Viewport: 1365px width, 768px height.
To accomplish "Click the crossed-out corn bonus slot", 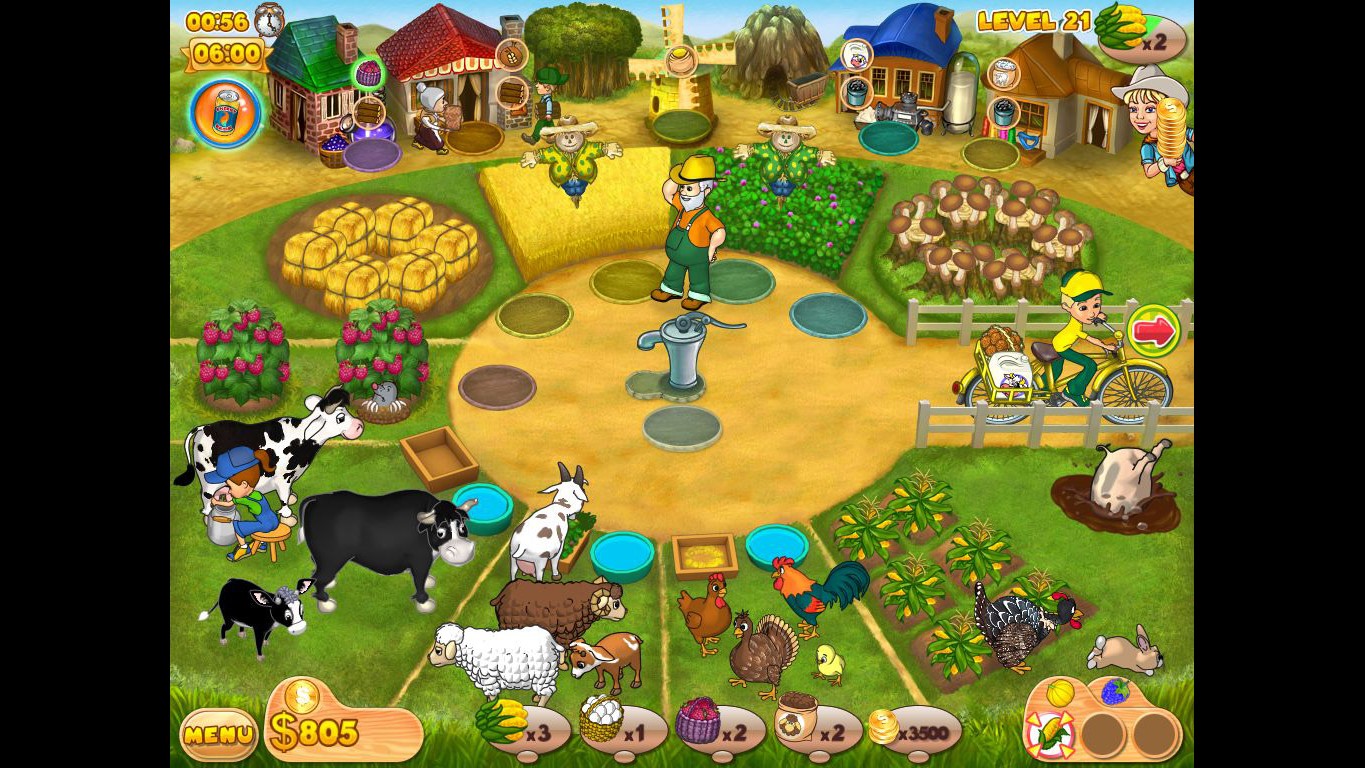I will coord(1050,735).
